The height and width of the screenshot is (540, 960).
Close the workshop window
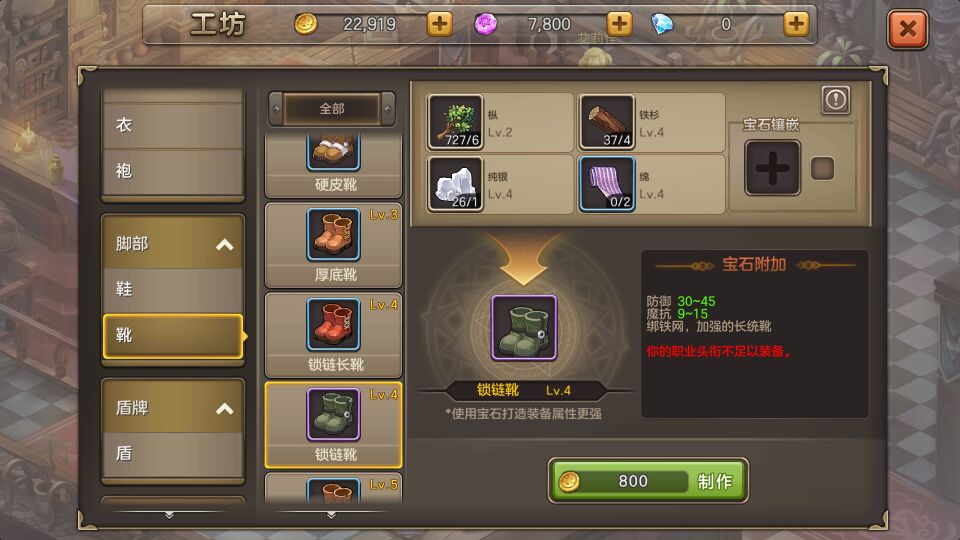(907, 29)
